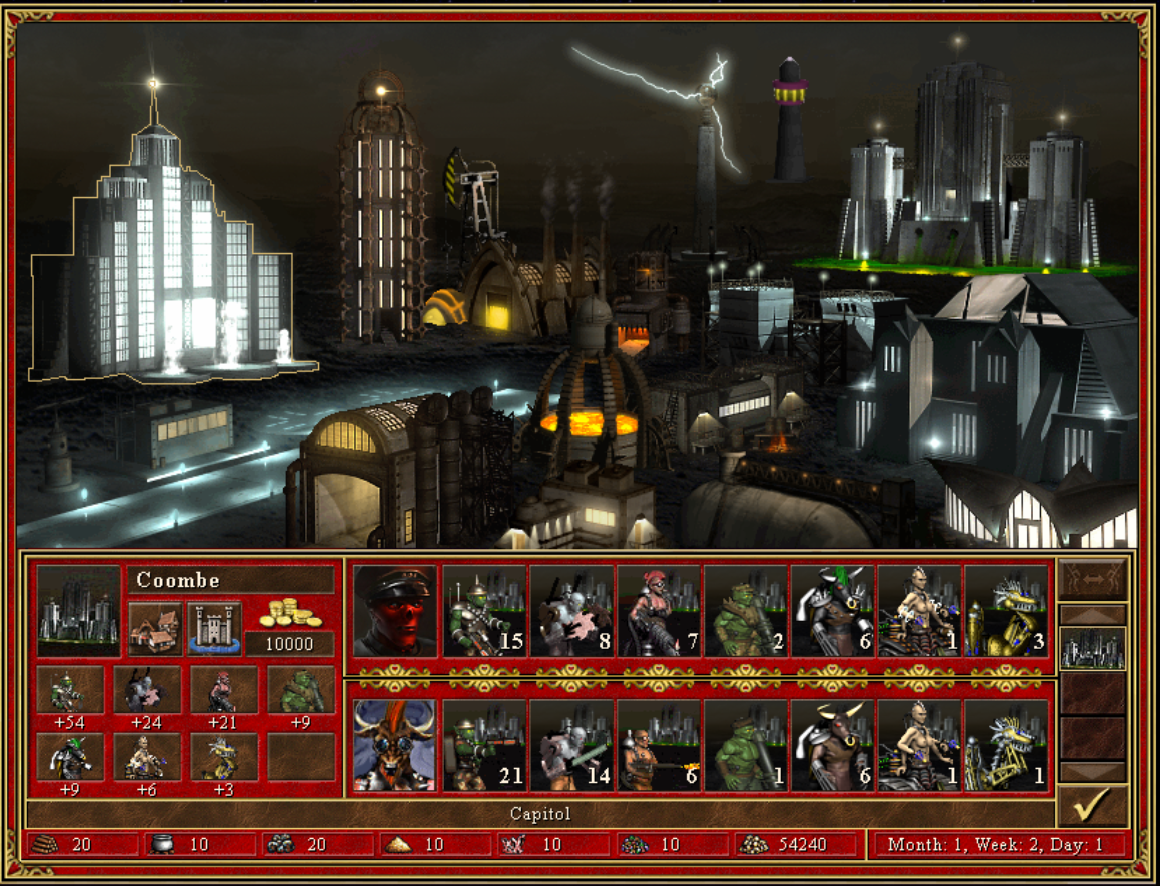Select the visiting hero with horned goggles

[395, 745]
